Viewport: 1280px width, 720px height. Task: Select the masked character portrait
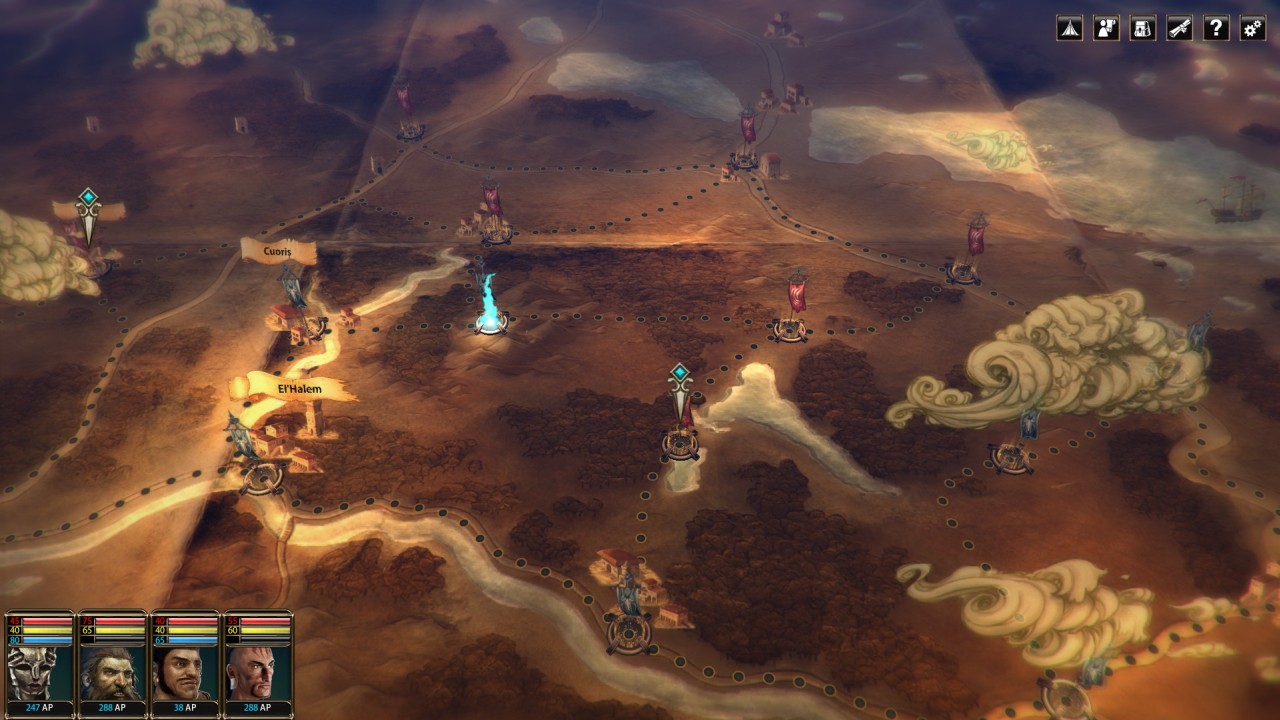click(40, 672)
